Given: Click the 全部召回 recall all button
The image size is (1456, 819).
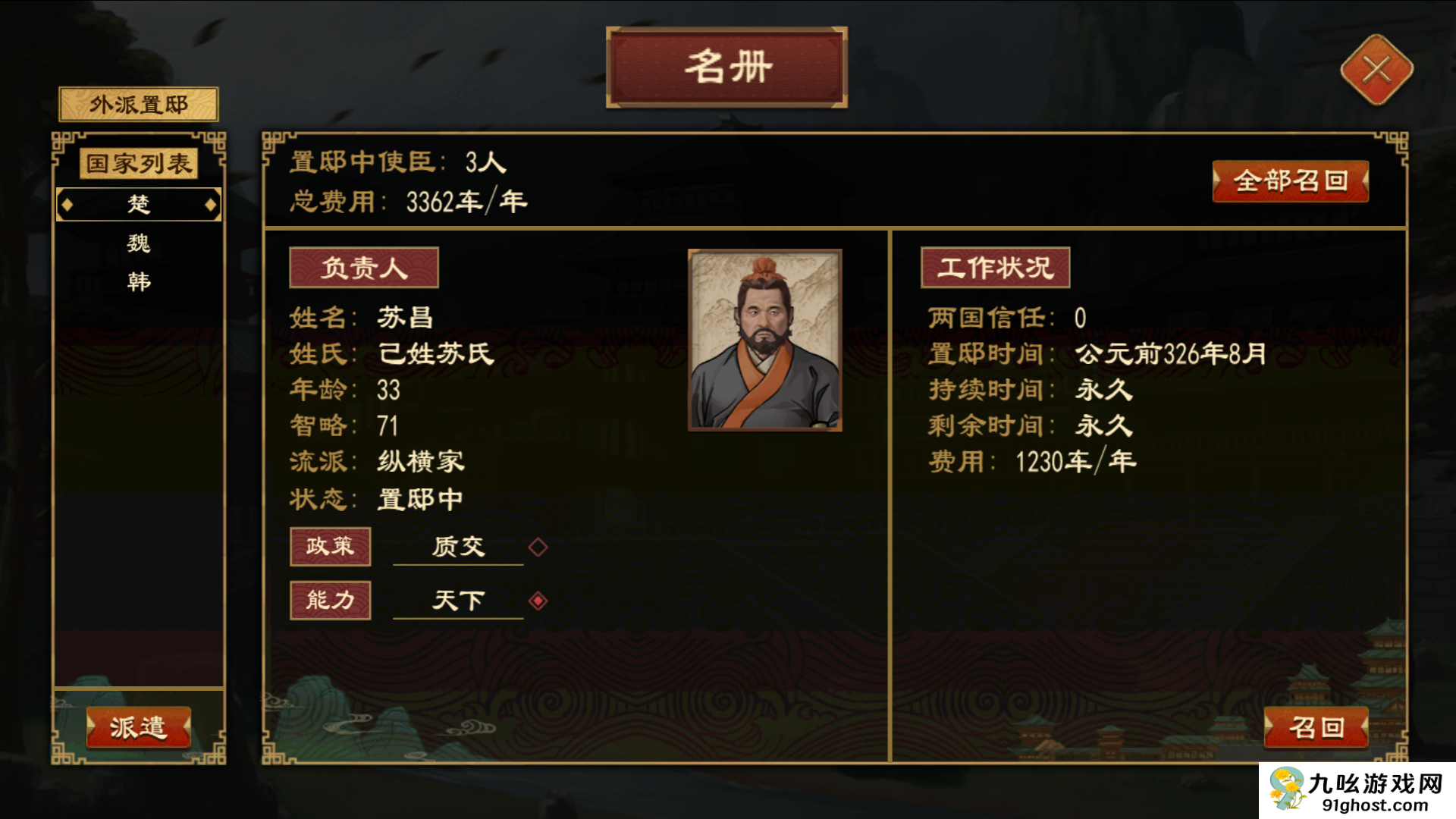Looking at the screenshot, I should [1291, 182].
